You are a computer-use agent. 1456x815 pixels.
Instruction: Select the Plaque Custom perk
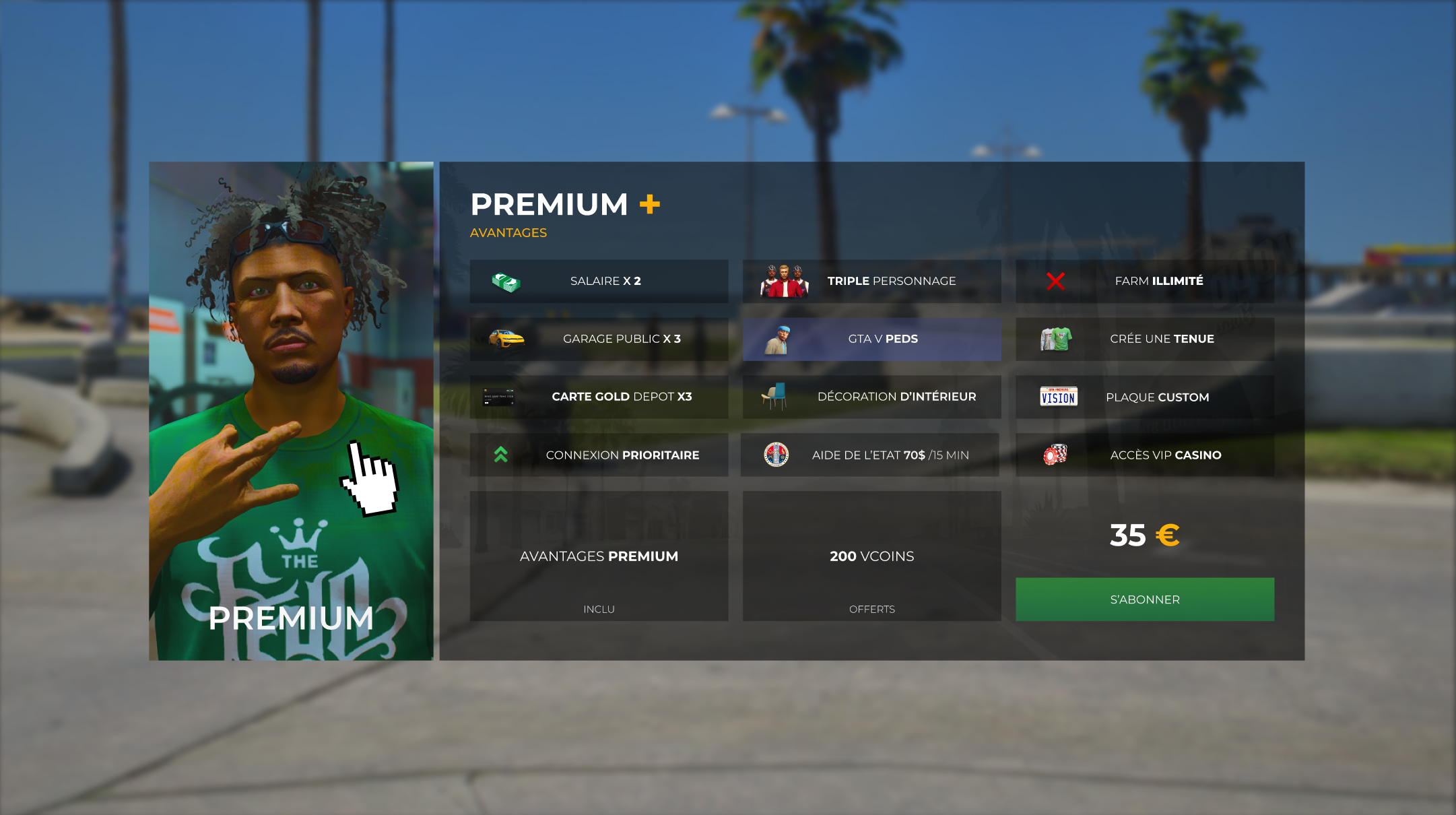[1144, 397]
